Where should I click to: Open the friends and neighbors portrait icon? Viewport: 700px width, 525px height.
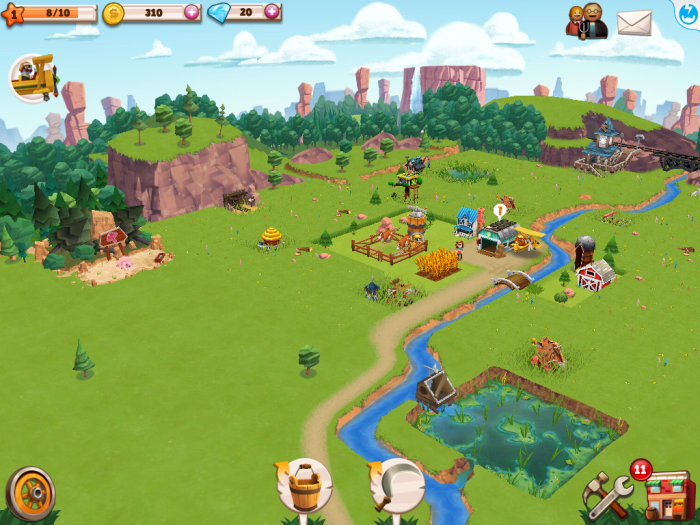[x=587, y=22]
